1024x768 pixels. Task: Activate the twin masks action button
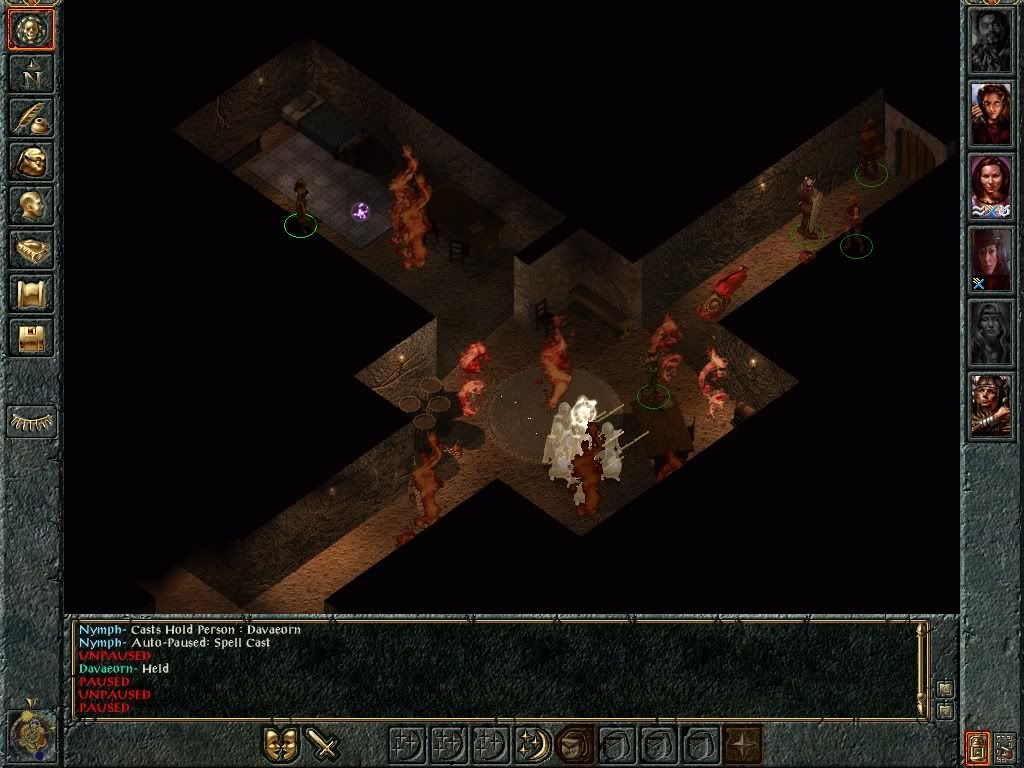pos(281,744)
